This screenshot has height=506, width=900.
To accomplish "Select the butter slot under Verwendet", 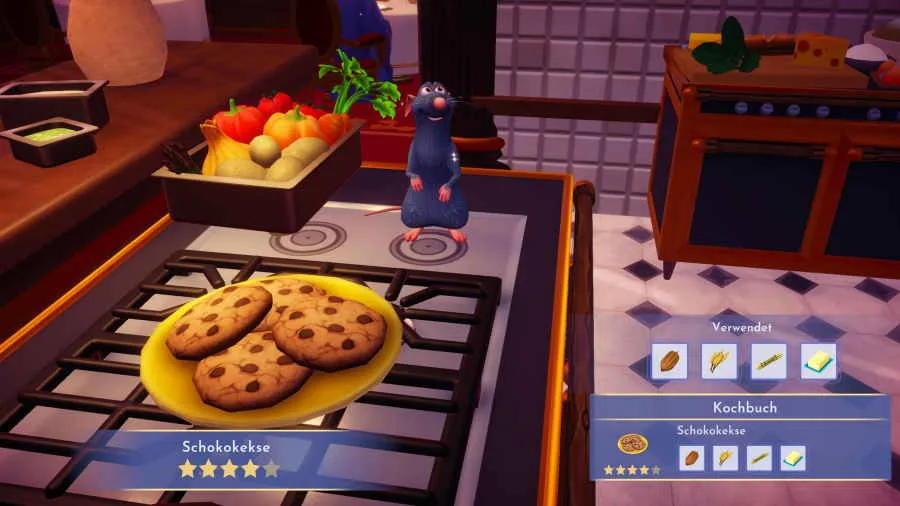I will [819, 361].
